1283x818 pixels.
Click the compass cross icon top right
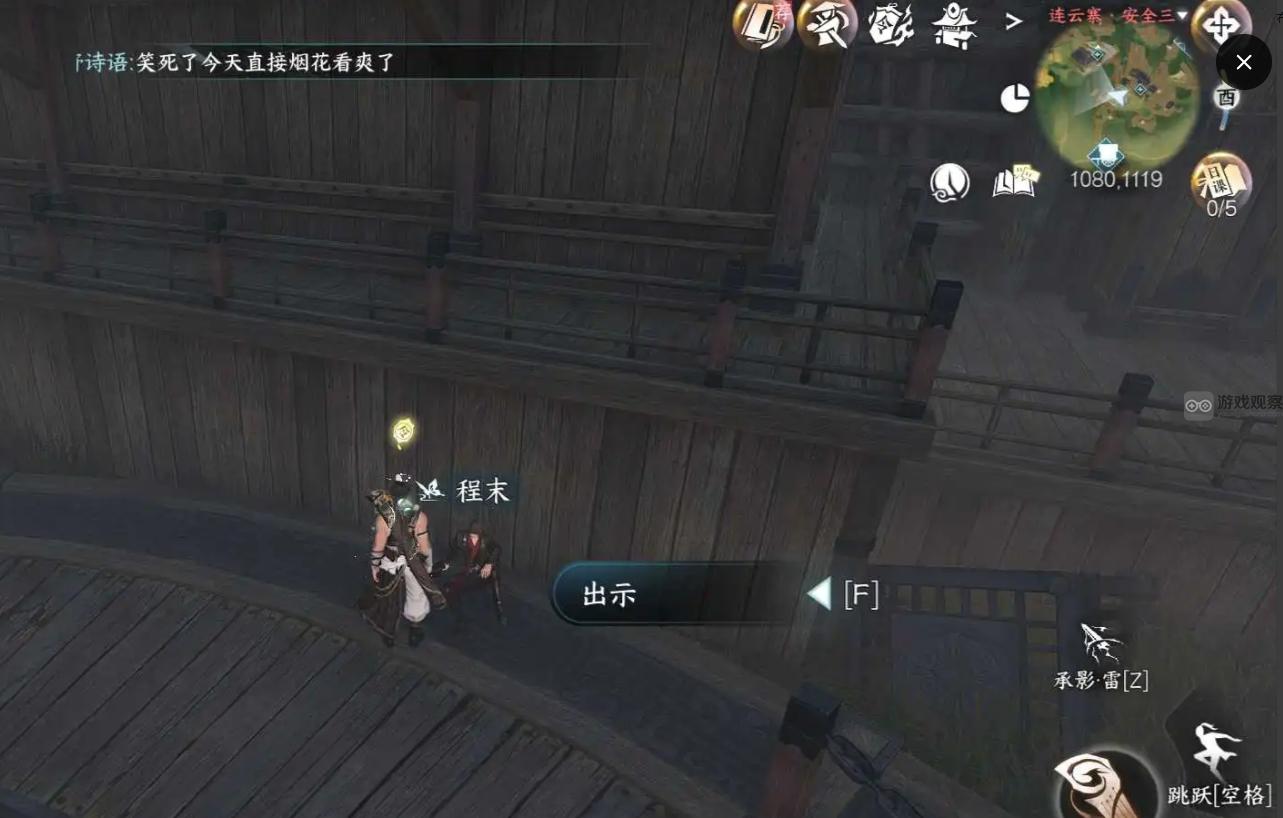[1220, 25]
